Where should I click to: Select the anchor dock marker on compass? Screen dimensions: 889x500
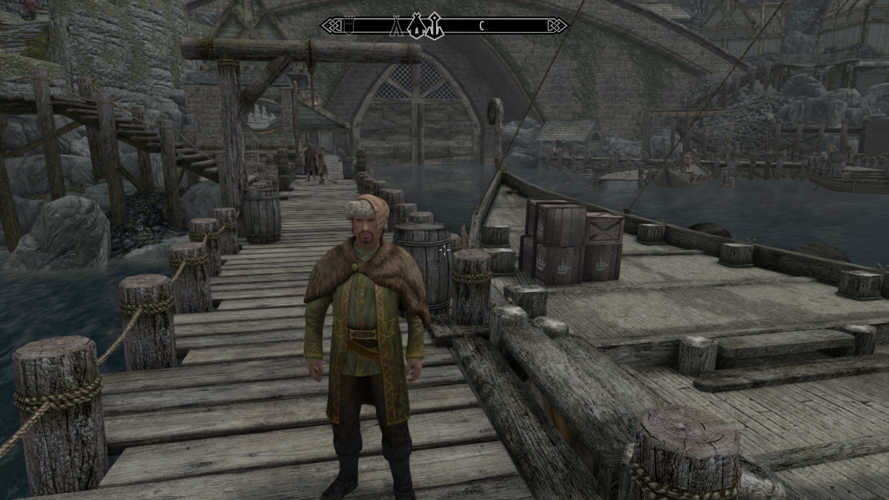(x=436, y=27)
